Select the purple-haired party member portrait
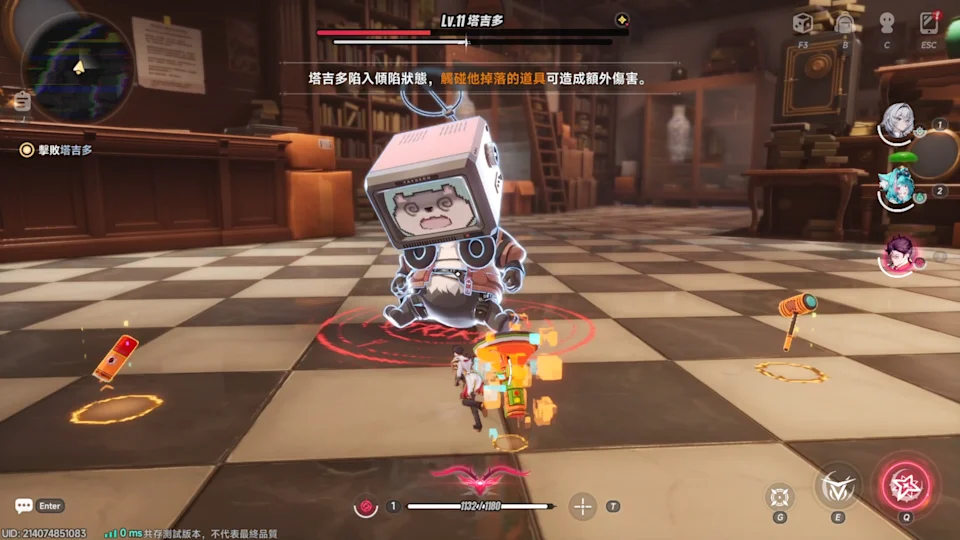 (899, 254)
